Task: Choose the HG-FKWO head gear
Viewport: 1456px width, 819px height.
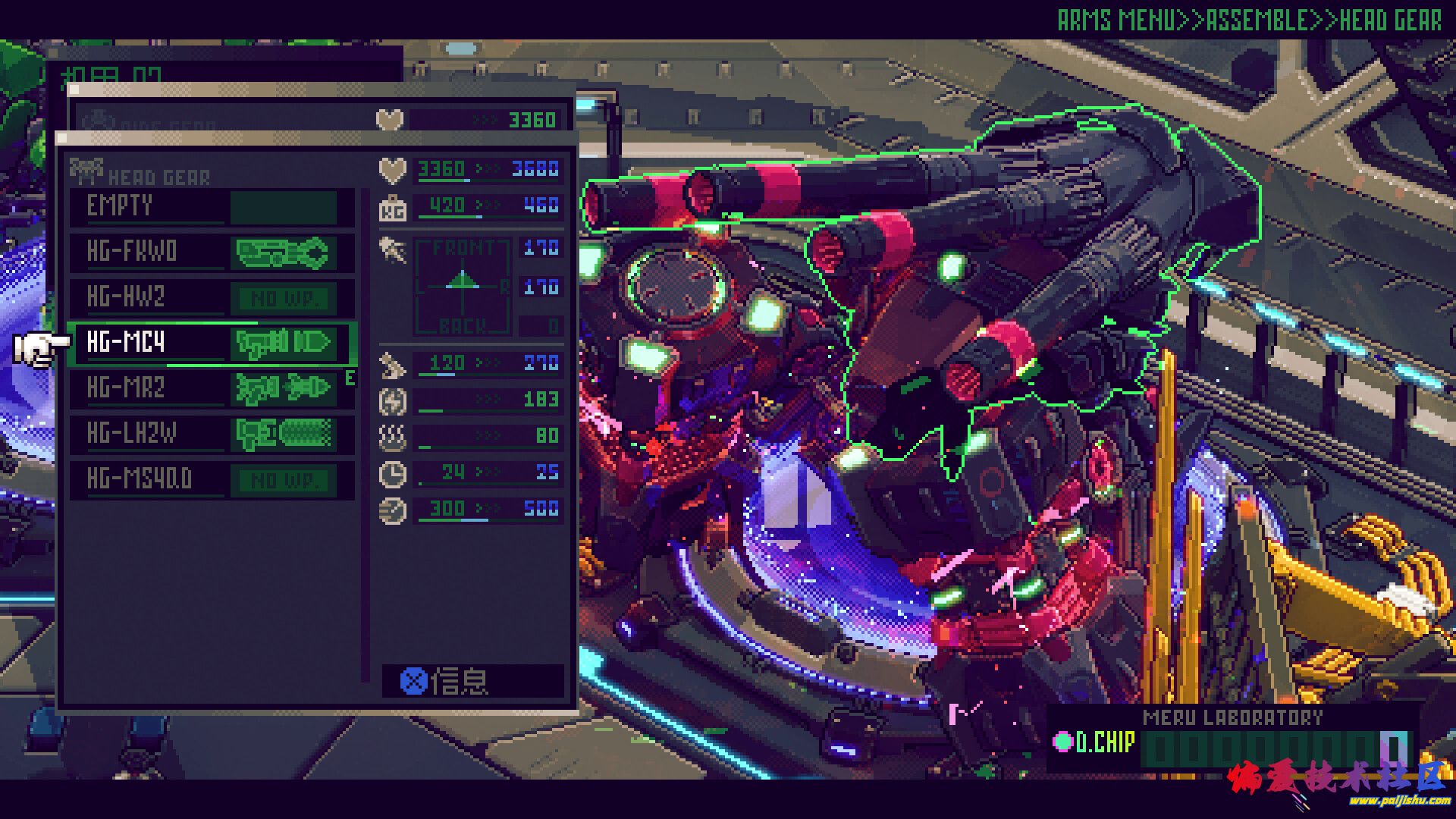Action: click(211, 252)
